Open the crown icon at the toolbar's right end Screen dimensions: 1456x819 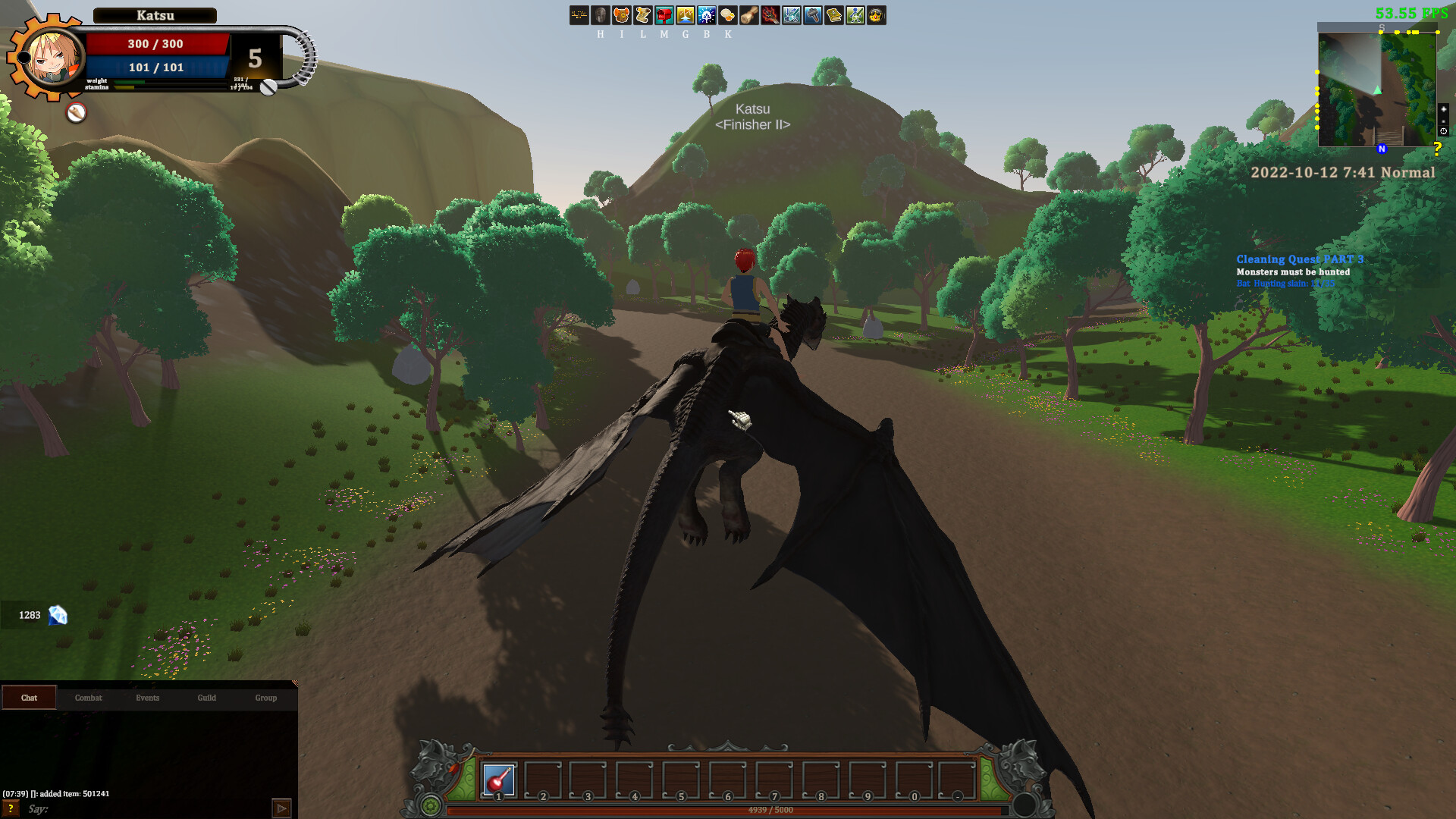[877, 15]
